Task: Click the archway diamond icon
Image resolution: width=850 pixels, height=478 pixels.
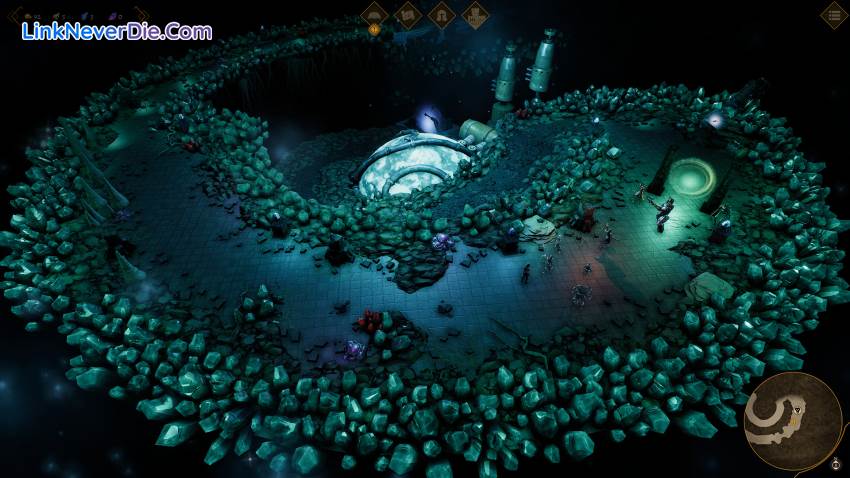Action: pos(441,14)
